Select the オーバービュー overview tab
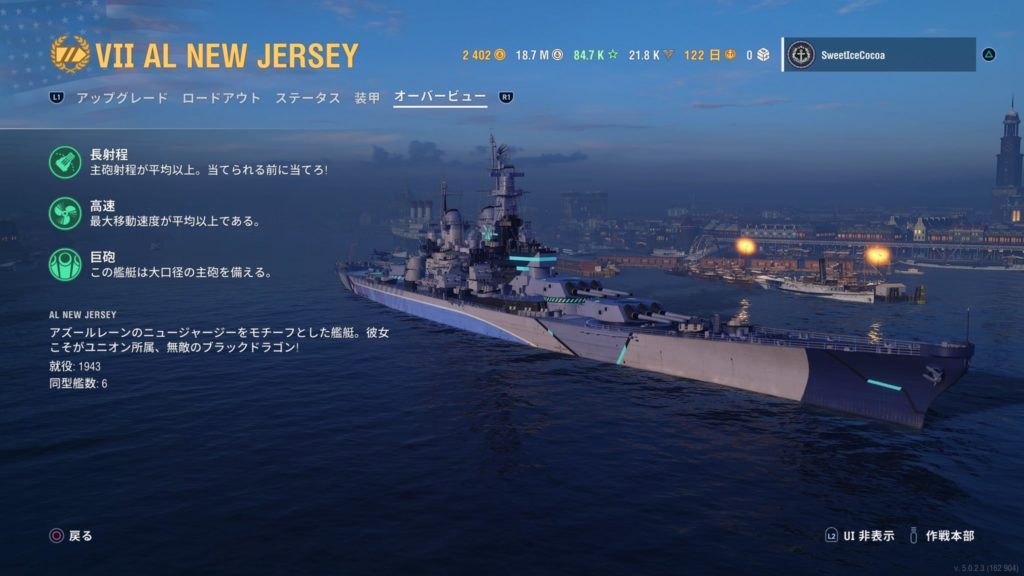This screenshot has width=1024, height=576. pos(440,98)
